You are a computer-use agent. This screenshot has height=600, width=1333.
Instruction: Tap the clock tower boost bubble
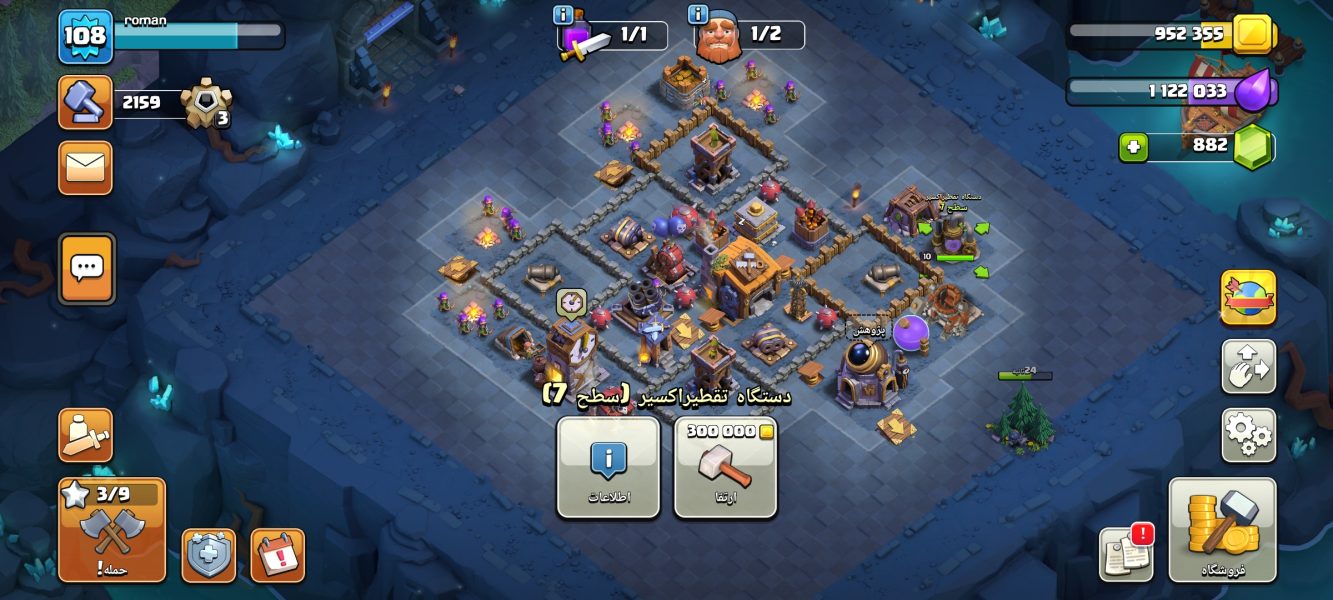571,302
